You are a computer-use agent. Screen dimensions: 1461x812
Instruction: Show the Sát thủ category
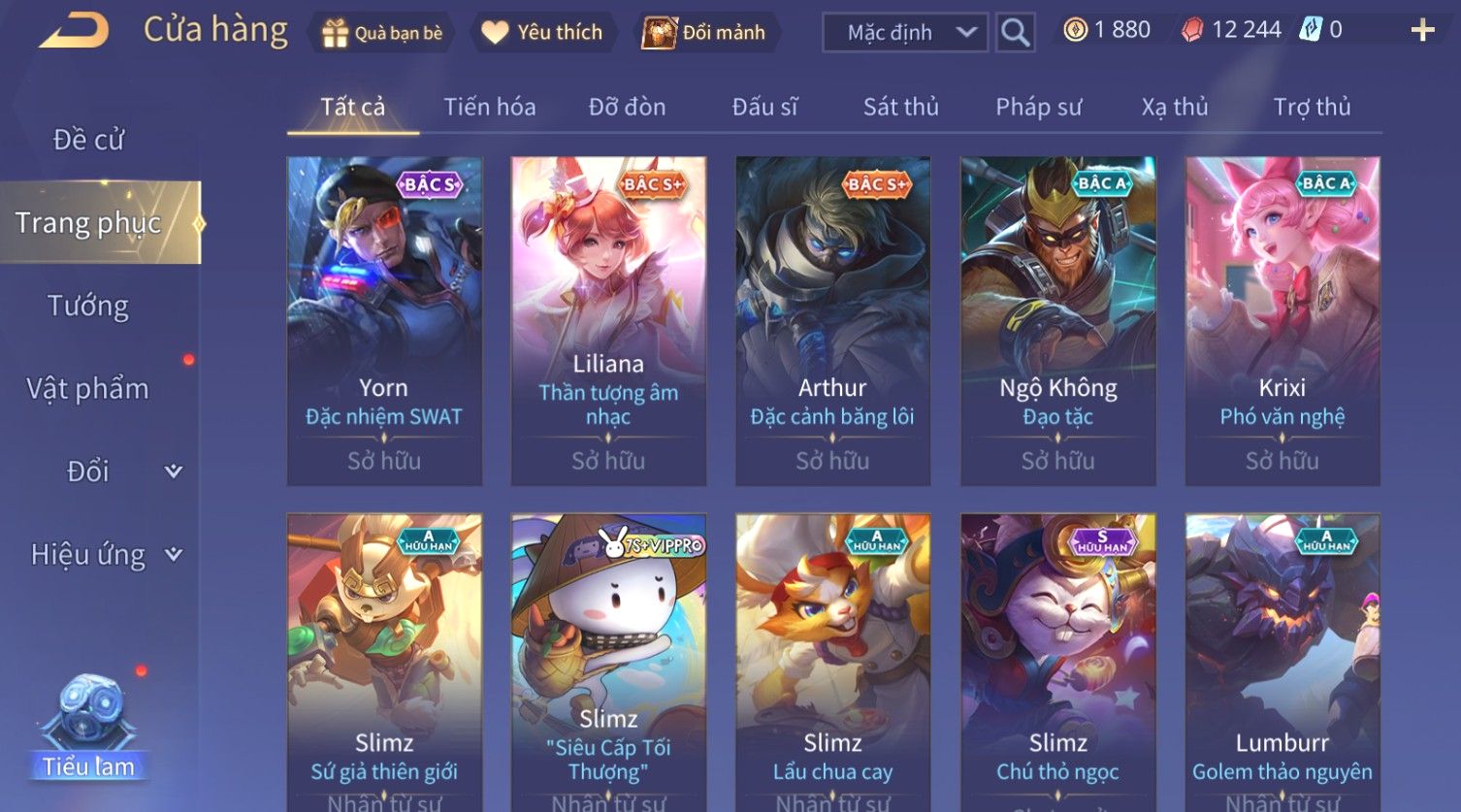tap(900, 107)
